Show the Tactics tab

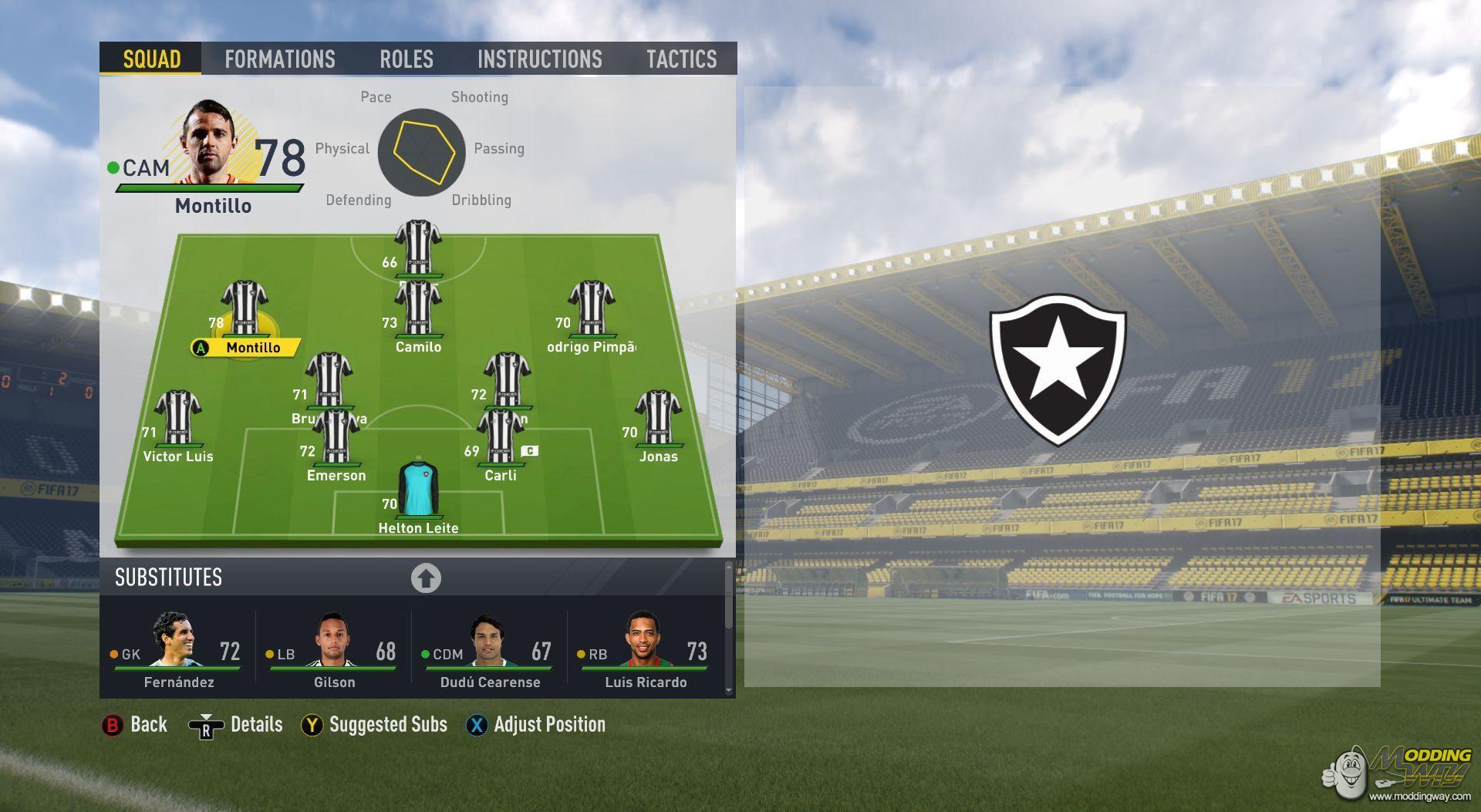point(681,59)
